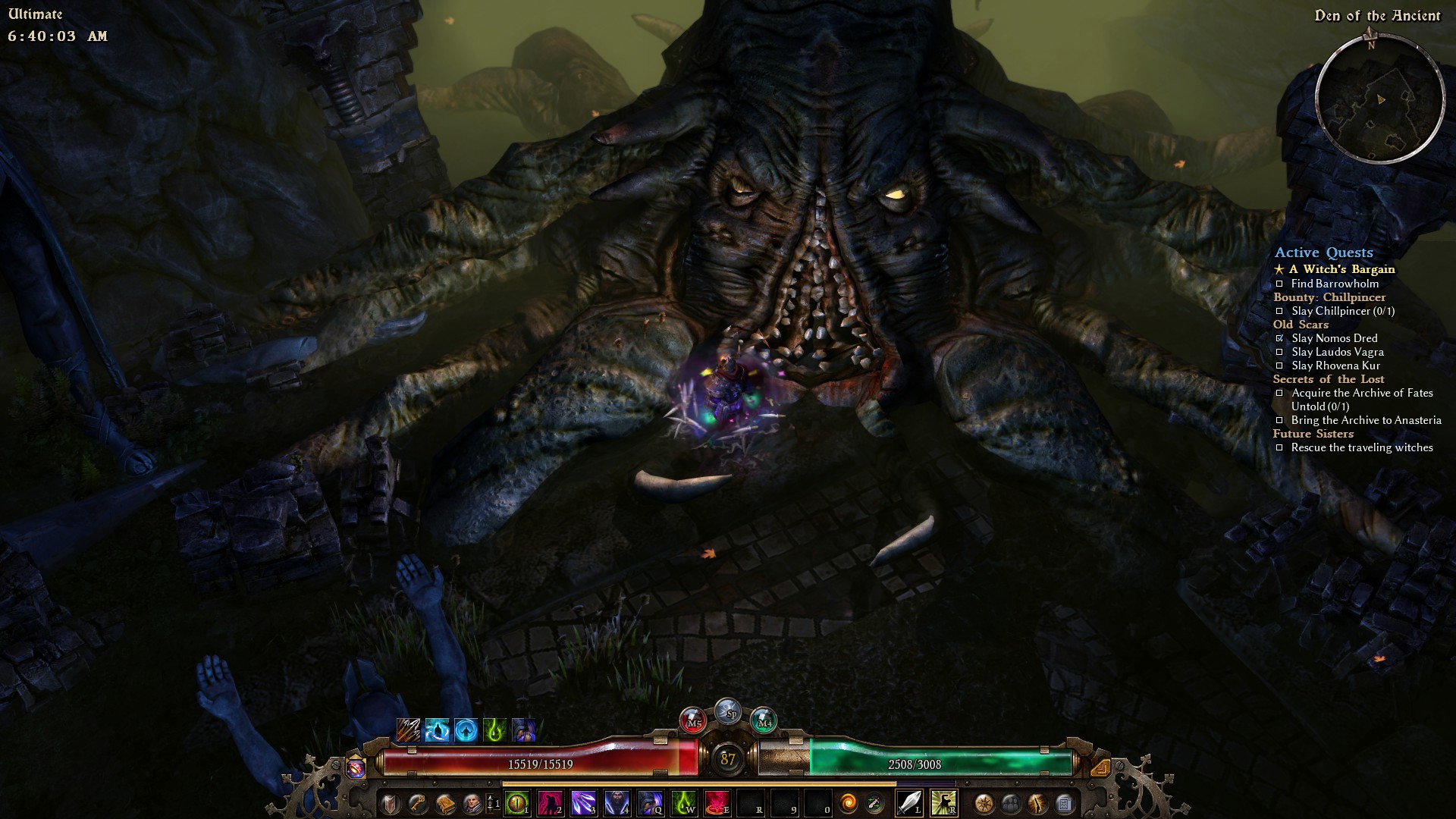Open the compass star map button
Image resolution: width=1456 pixels, height=819 pixels.
(984, 803)
